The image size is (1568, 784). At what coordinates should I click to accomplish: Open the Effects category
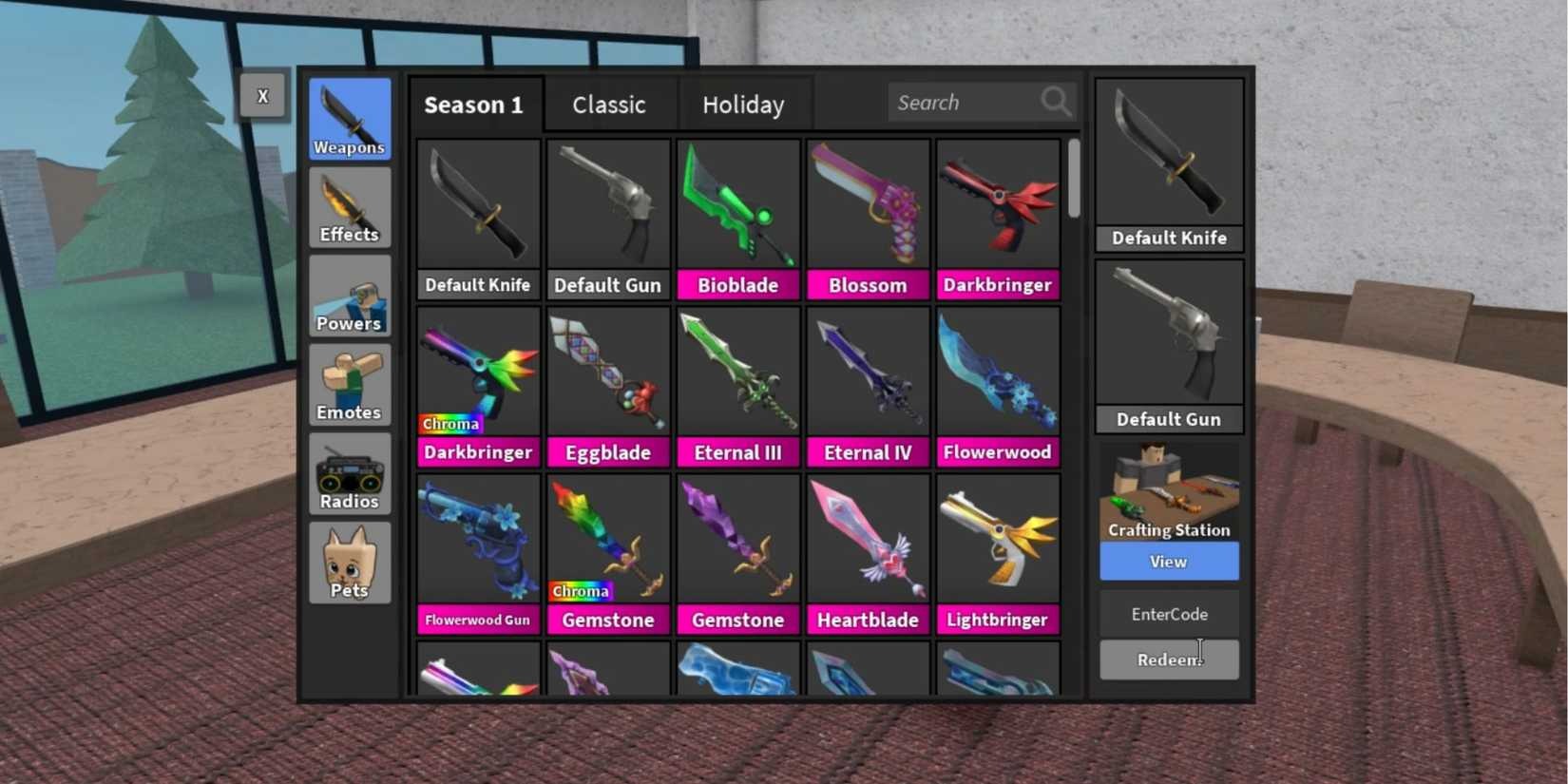click(x=349, y=208)
